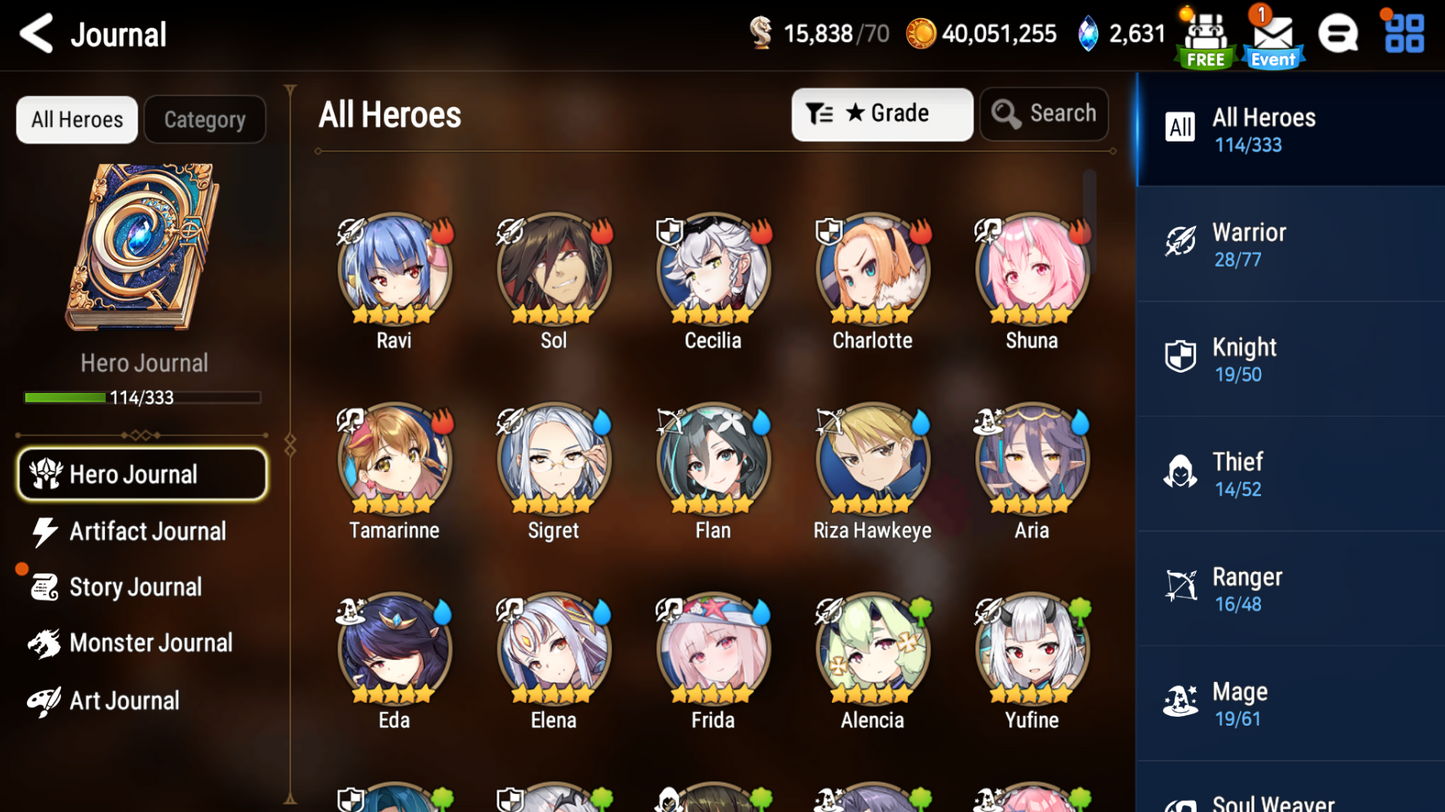Choose the Riza Hawkeye portrait
Image resolution: width=1445 pixels, height=812 pixels.
(x=872, y=460)
